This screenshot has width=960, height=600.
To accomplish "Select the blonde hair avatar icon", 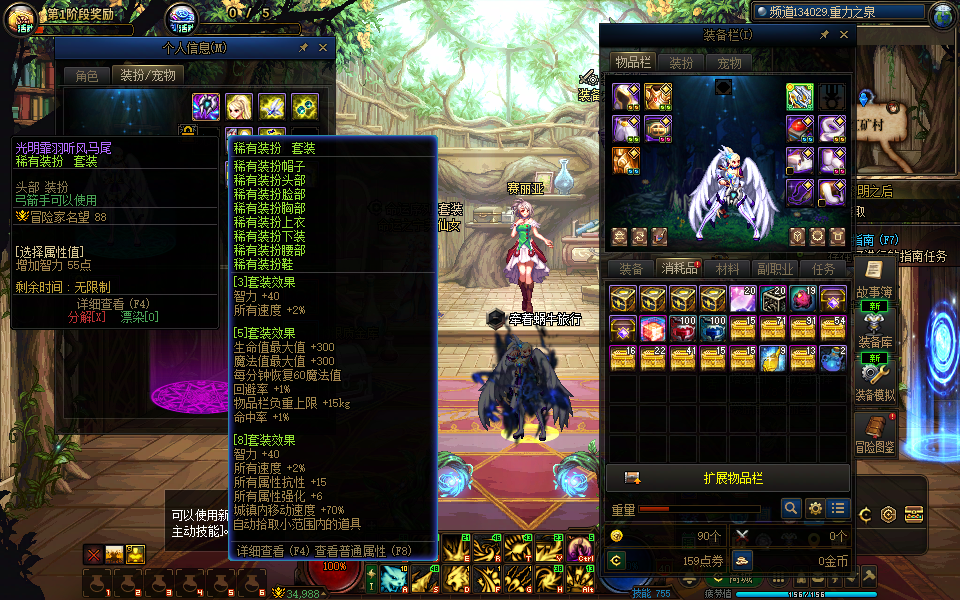I will click(238, 106).
